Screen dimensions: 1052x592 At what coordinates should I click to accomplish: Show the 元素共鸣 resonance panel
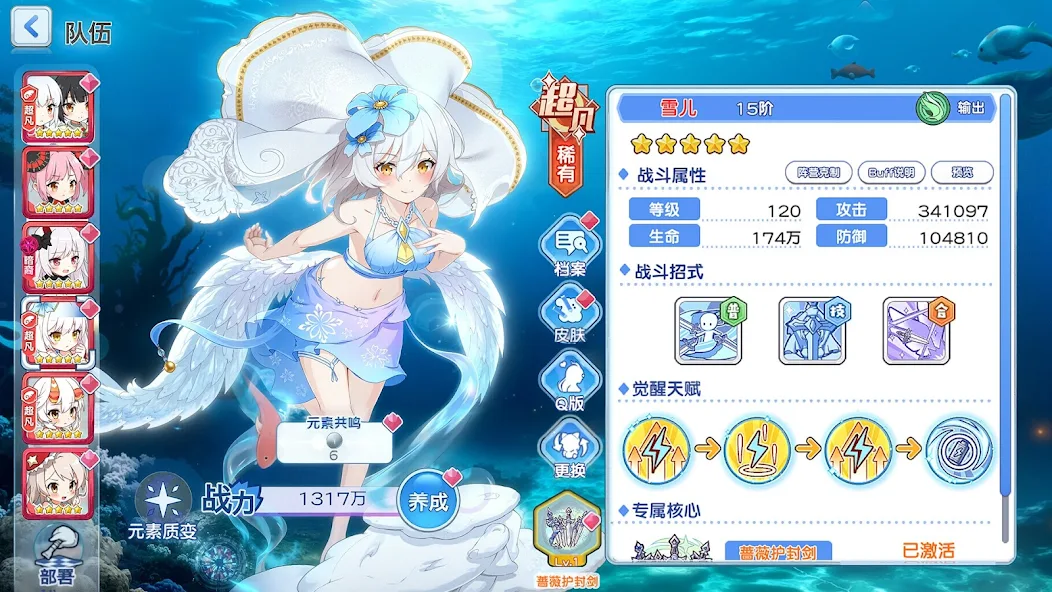335,441
